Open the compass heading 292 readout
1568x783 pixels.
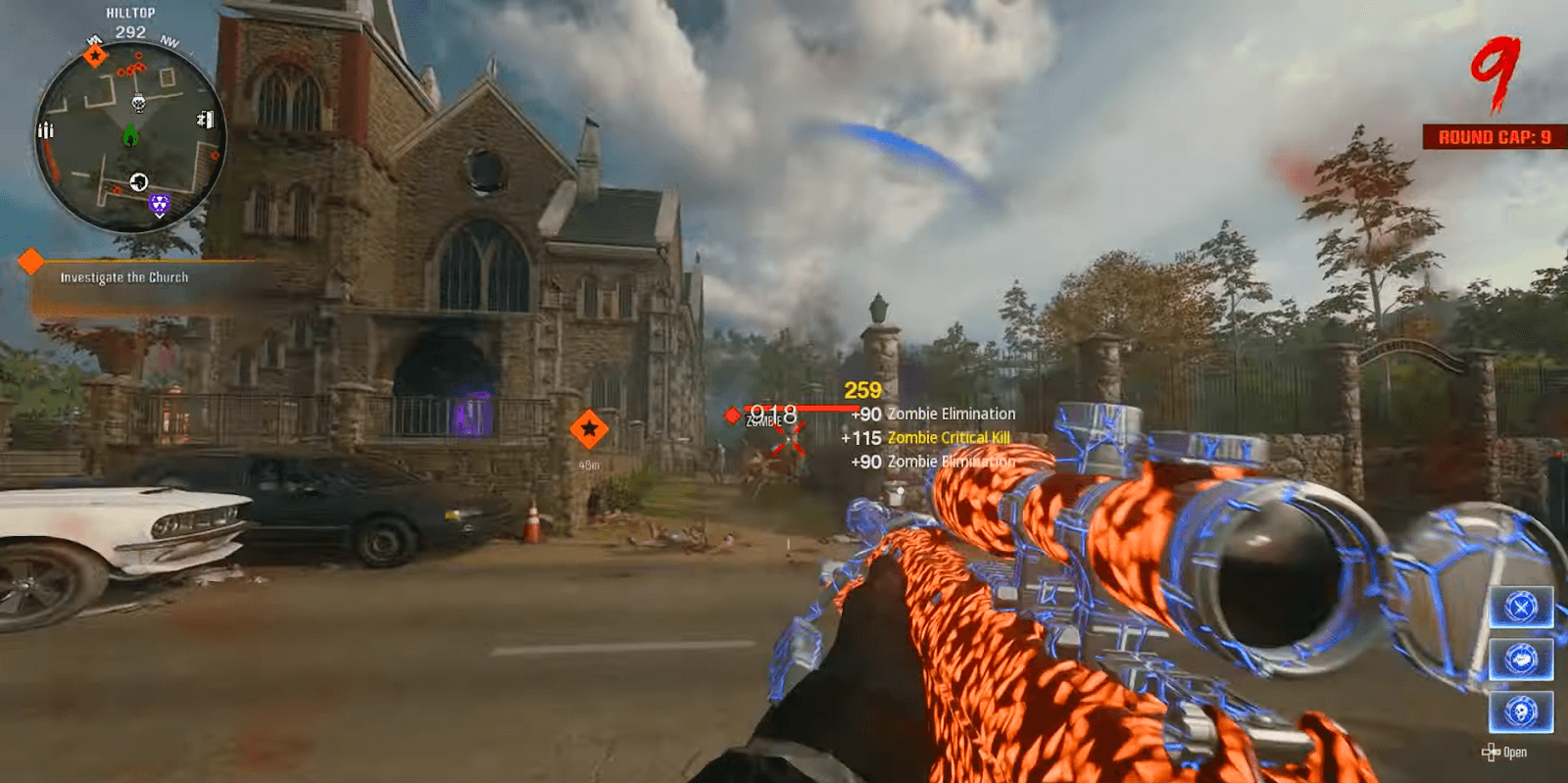coord(130,30)
